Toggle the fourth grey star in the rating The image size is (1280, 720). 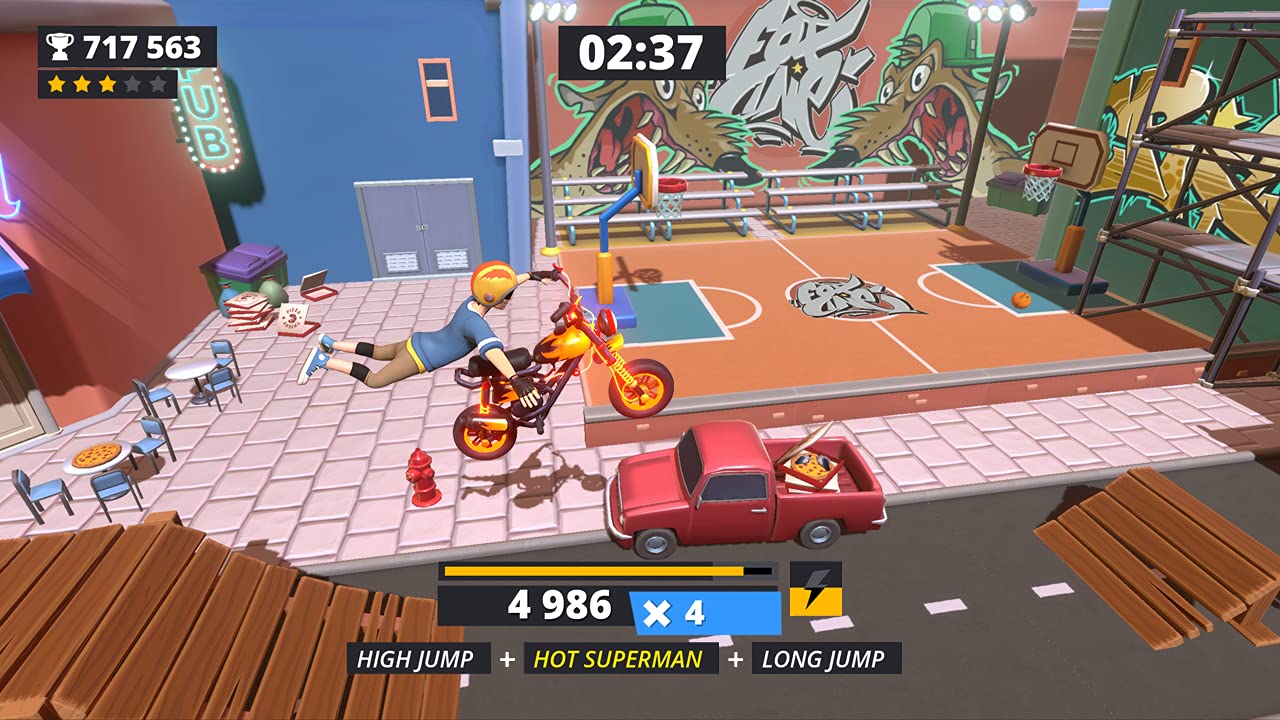click(x=131, y=86)
